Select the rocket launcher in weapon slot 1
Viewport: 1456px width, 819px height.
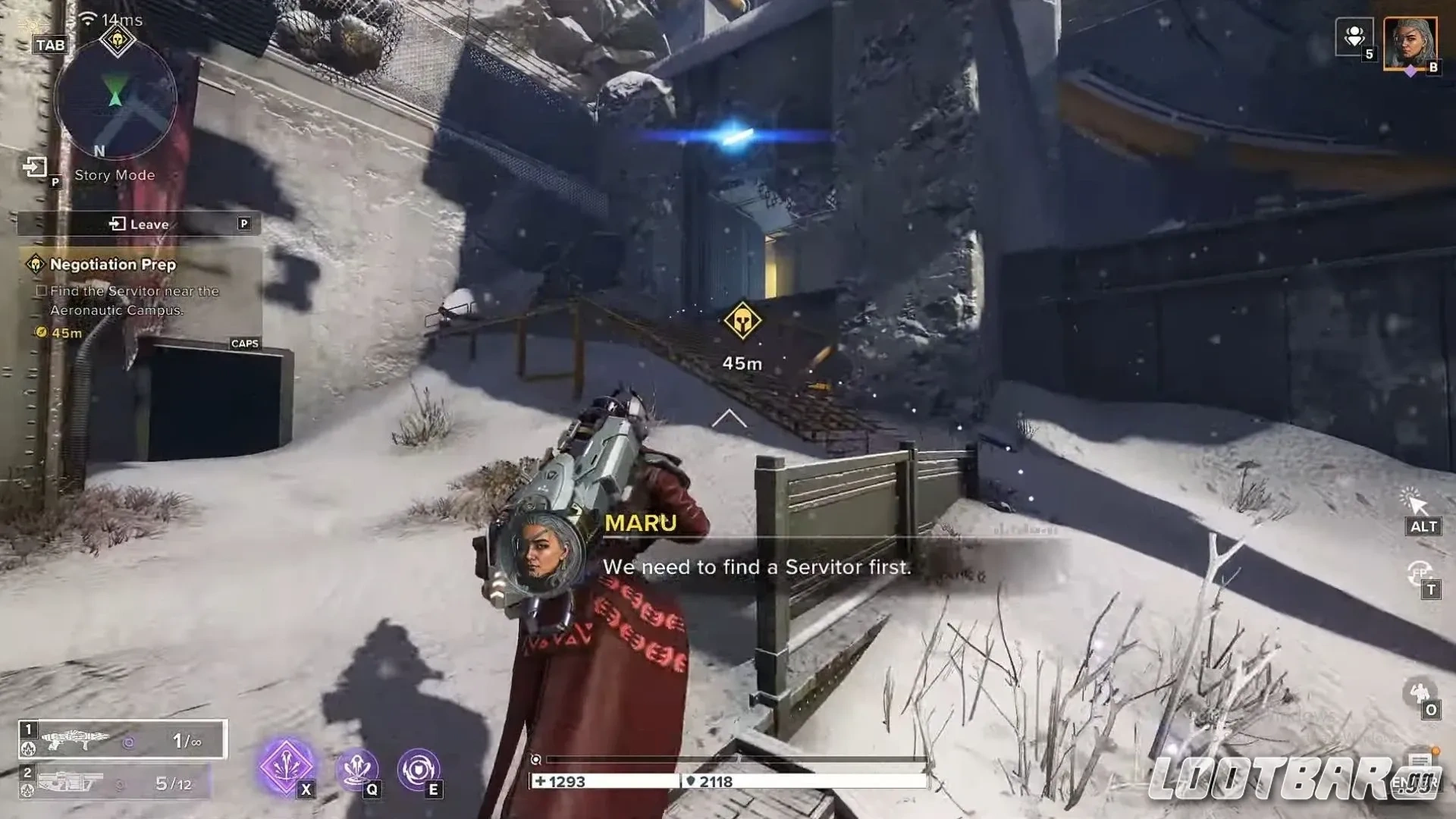[122, 739]
